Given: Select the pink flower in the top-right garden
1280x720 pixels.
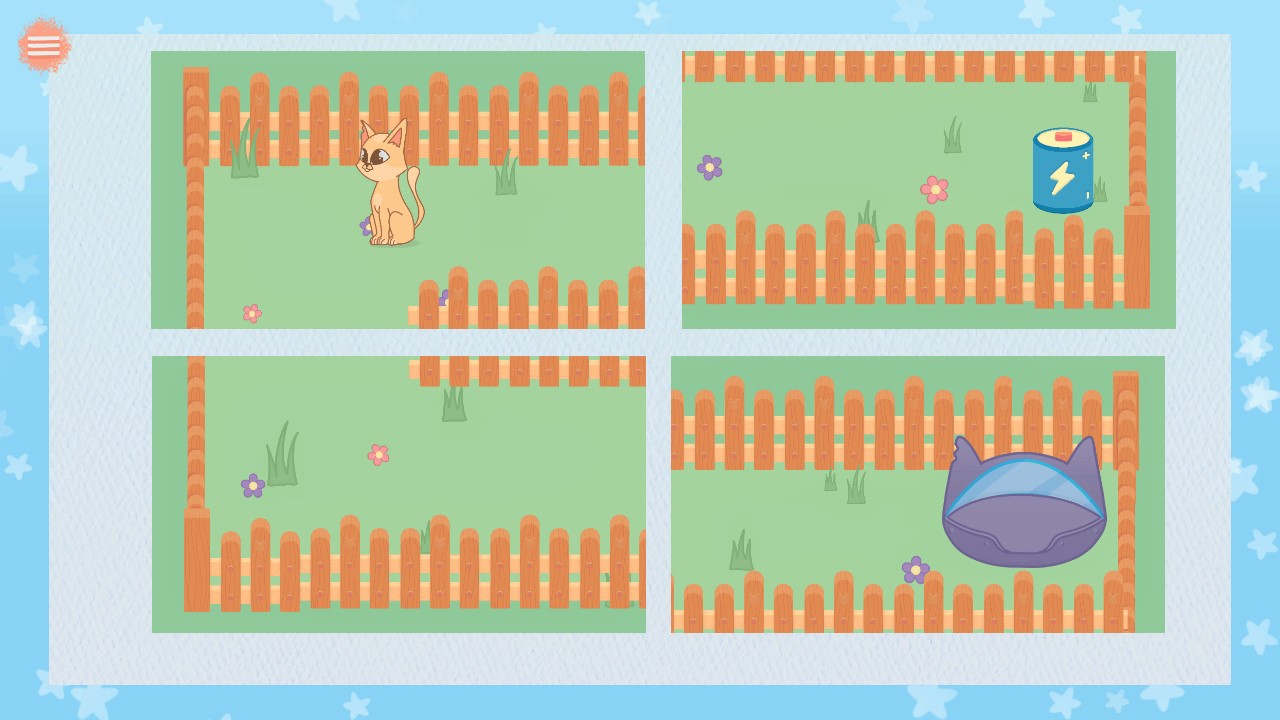Looking at the screenshot, I should pos(934,189).
